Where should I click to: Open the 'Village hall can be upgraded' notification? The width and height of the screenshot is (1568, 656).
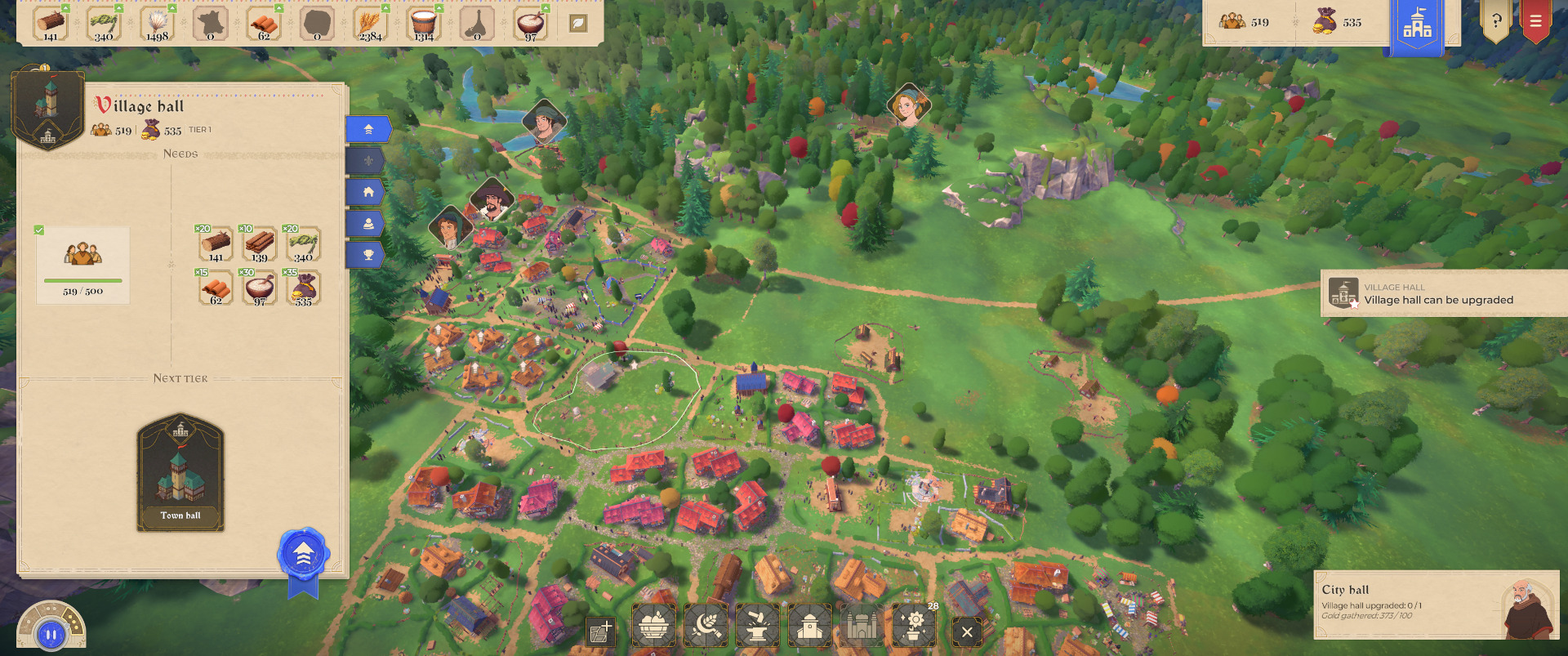click(1443, 293)
